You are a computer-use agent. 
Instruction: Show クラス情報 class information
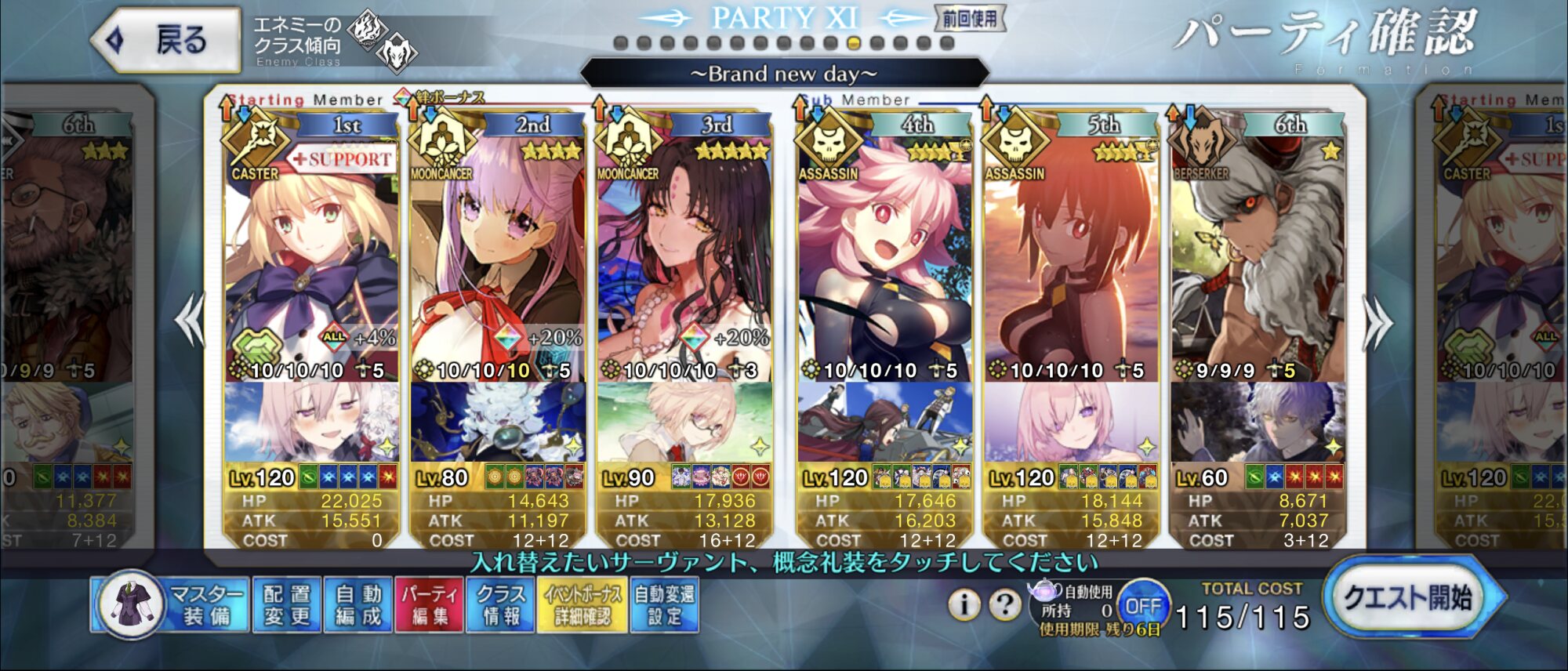[501, 604]
